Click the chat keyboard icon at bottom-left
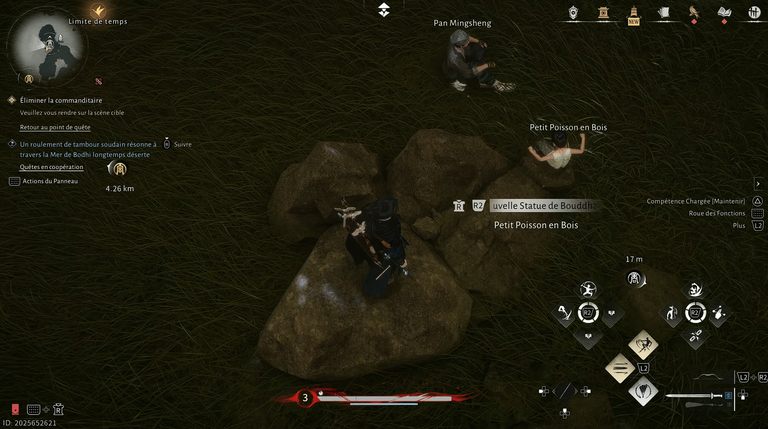The image size is (768, 429). (34, 409)
